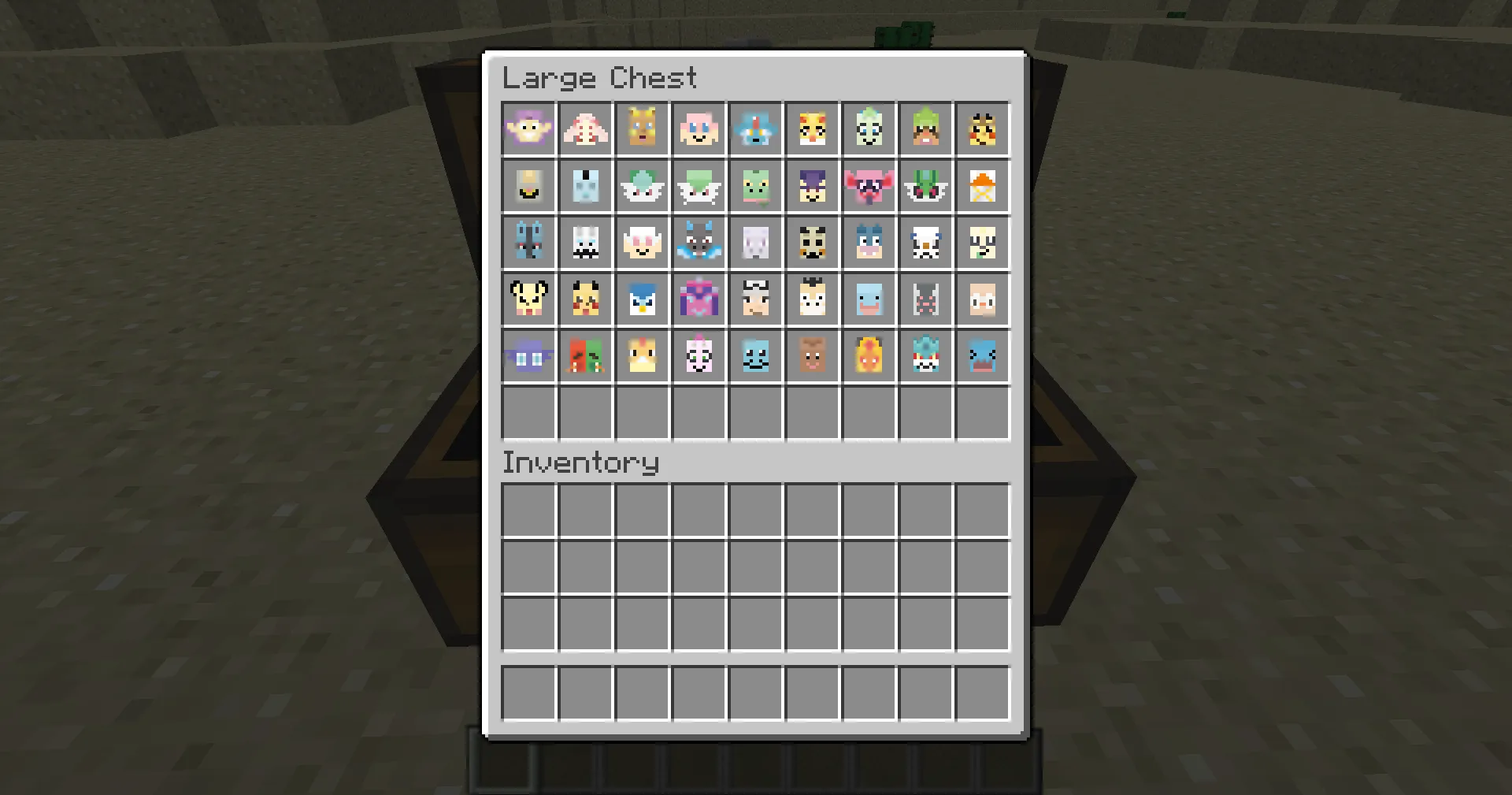Select the icy Bergmite cube head in row two
Screen dimensions: 1512x795
(585, 186)
